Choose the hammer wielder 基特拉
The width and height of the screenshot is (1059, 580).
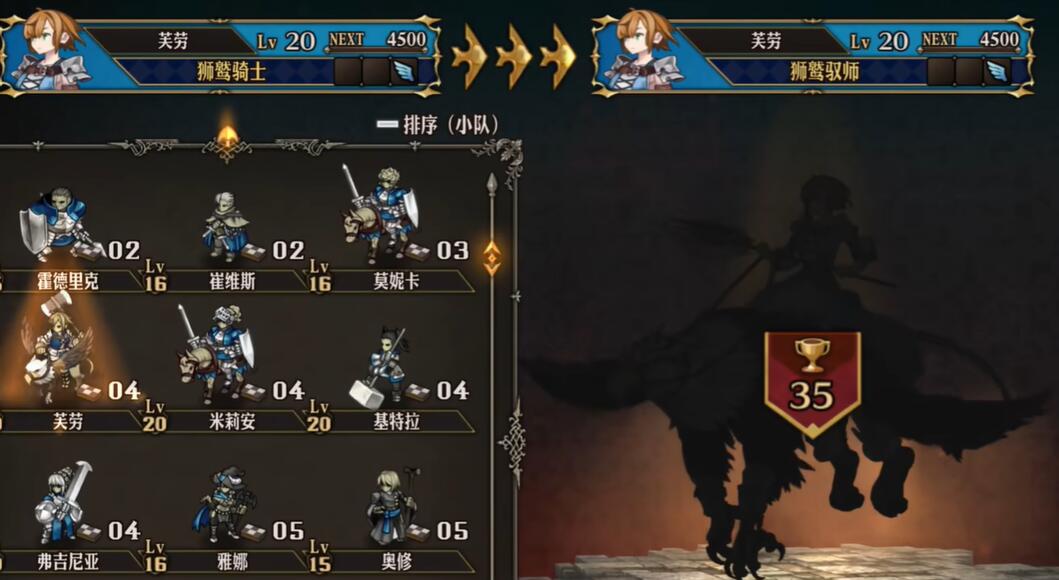(385, 365)
